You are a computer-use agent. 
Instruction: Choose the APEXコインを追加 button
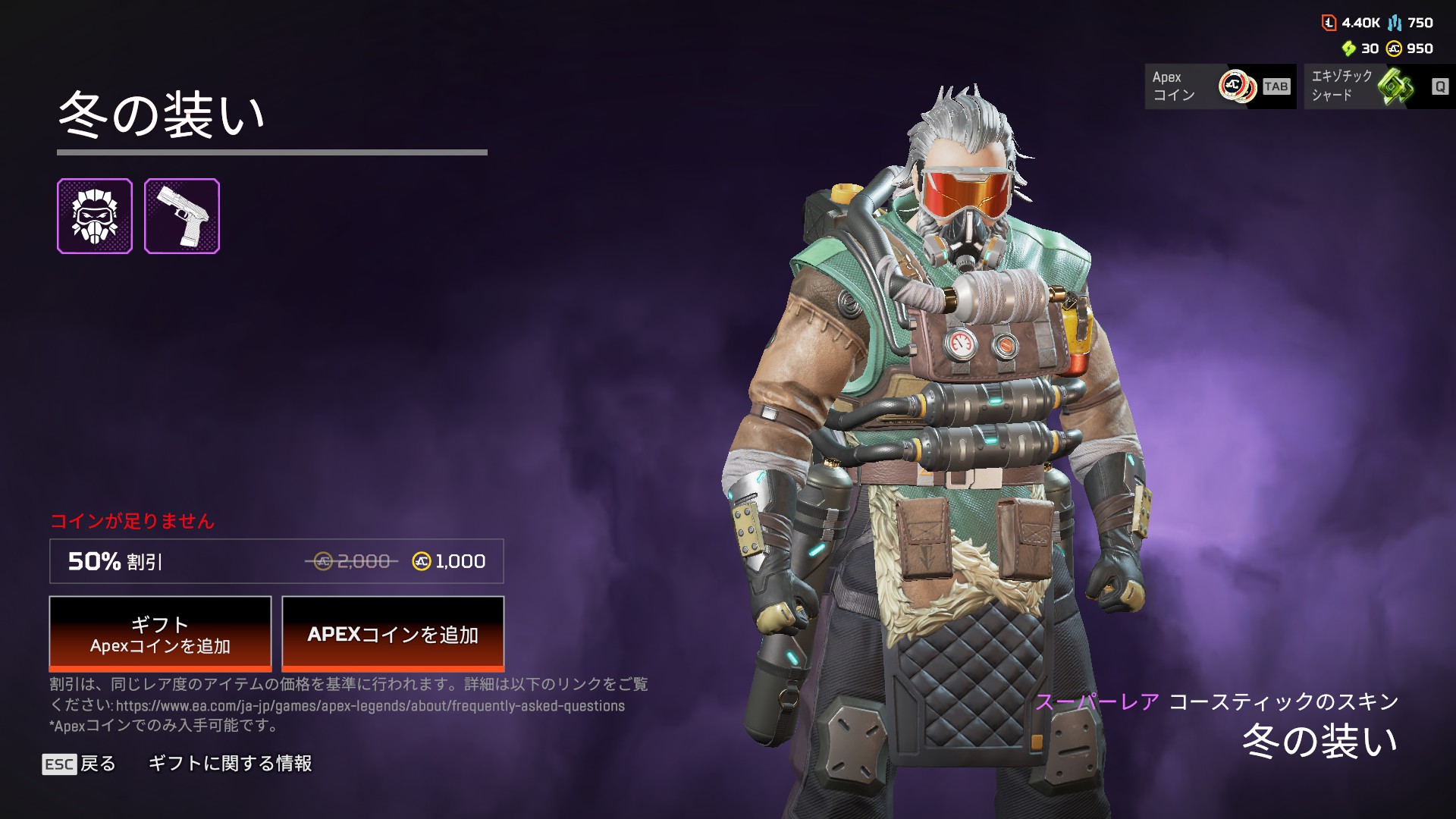(393, 633)
